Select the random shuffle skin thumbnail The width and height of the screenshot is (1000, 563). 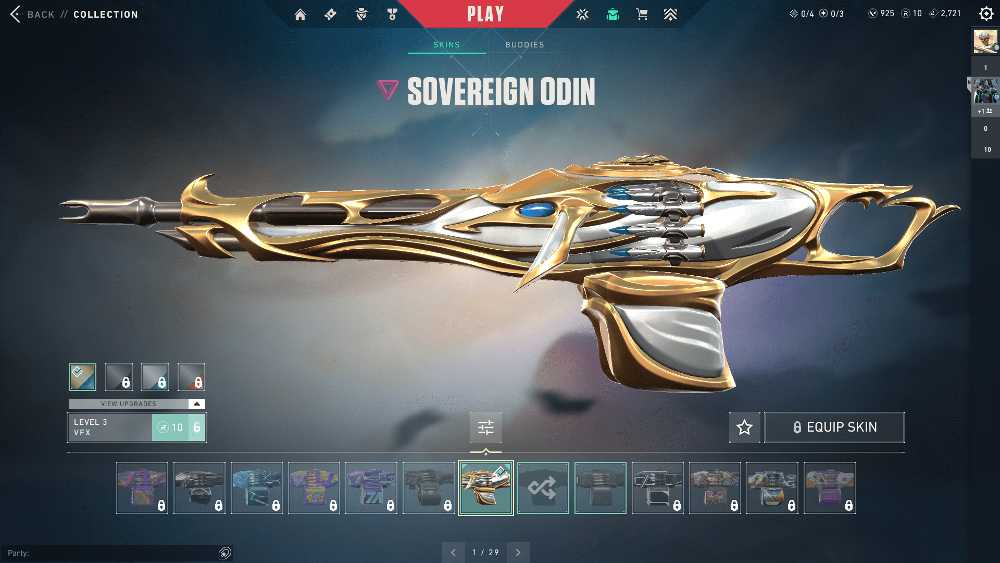tap(543, 488)
